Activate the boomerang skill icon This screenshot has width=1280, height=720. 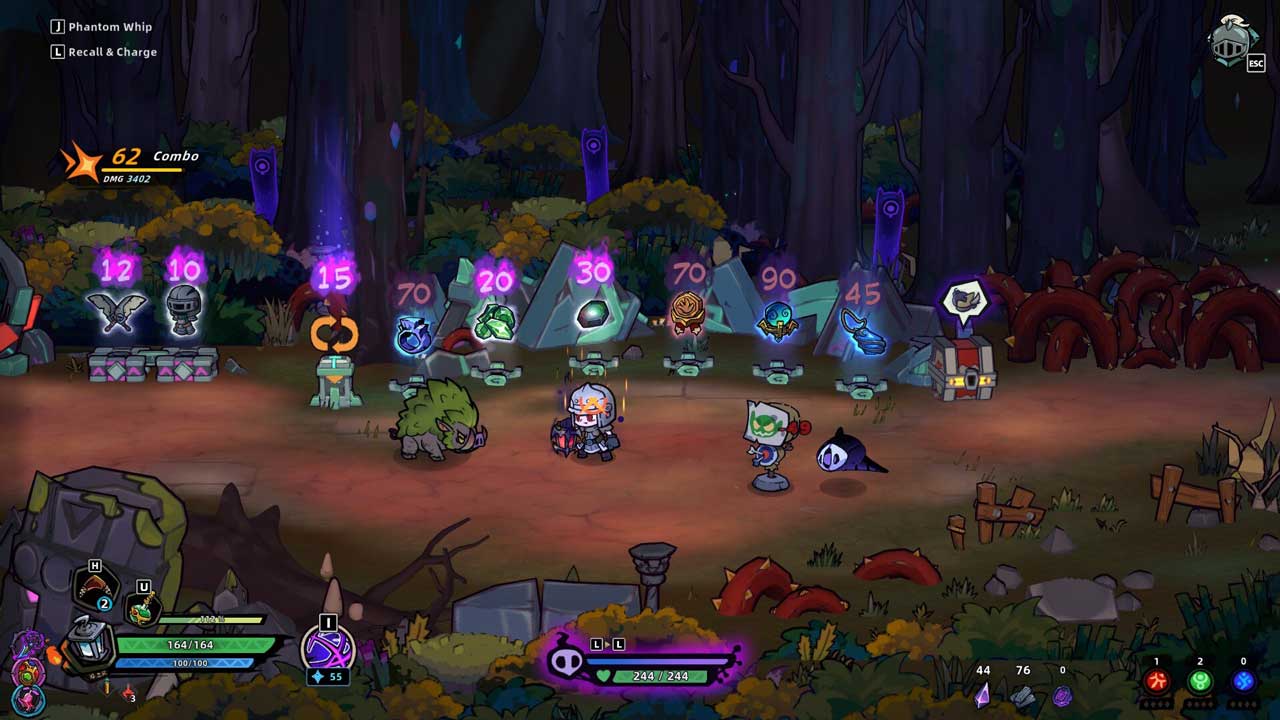[94, 586]
